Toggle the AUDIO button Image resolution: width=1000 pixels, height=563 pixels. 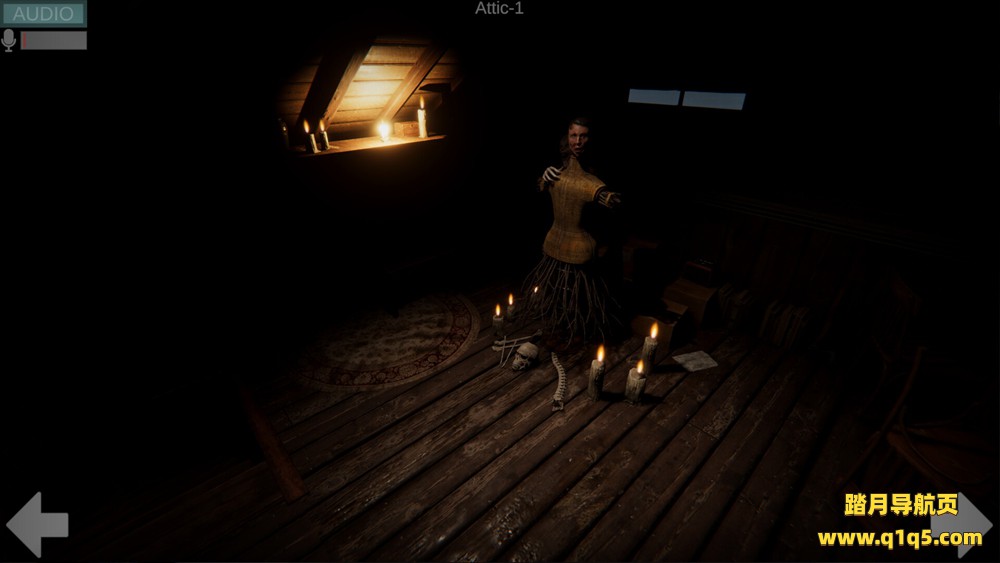pyautogui.click(x=43, y=14)
